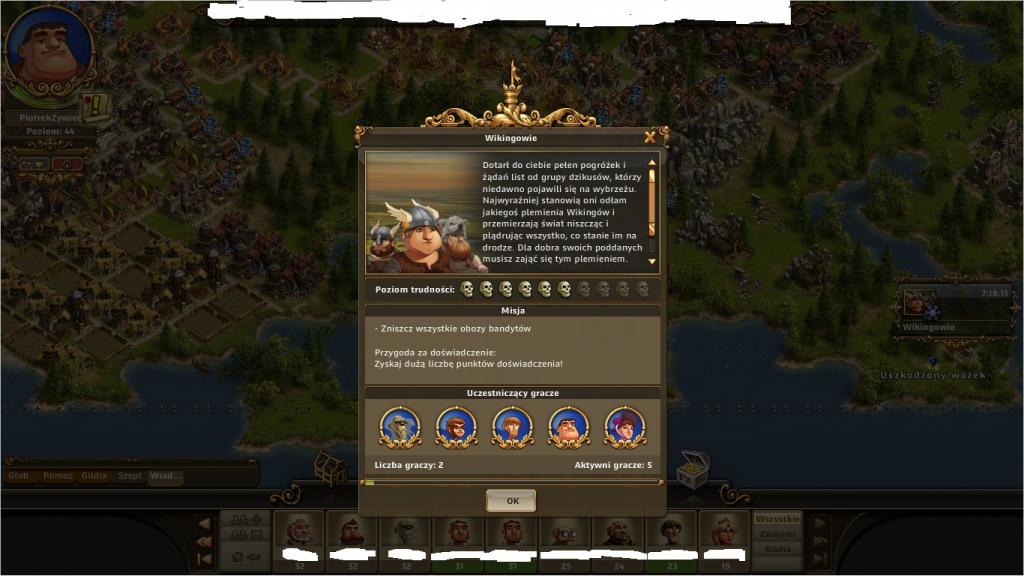This screenshot has width=1024, height=576.
Task: Click the masked participant's portrait
Action: click(400, 427)
